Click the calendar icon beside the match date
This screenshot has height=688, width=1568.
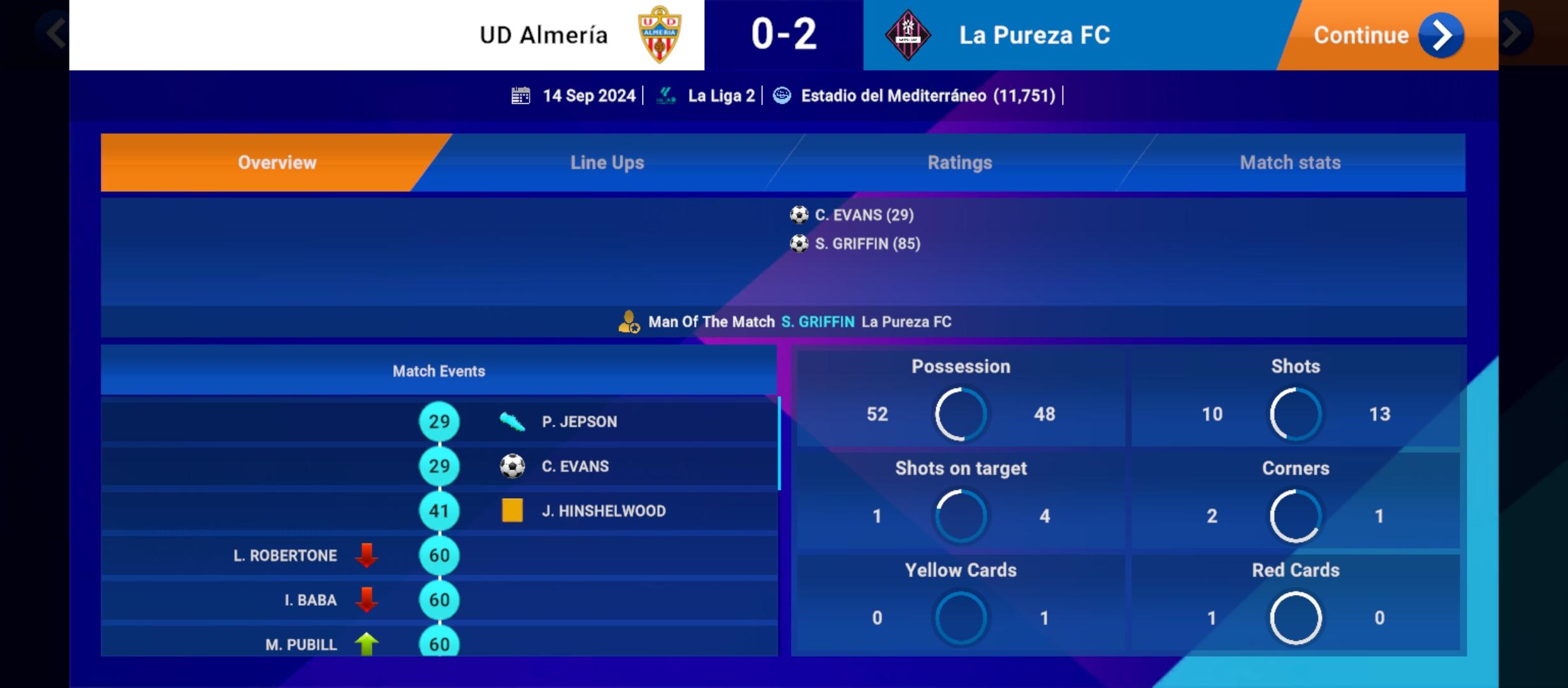pyautogui.click(x=521, y=95)
